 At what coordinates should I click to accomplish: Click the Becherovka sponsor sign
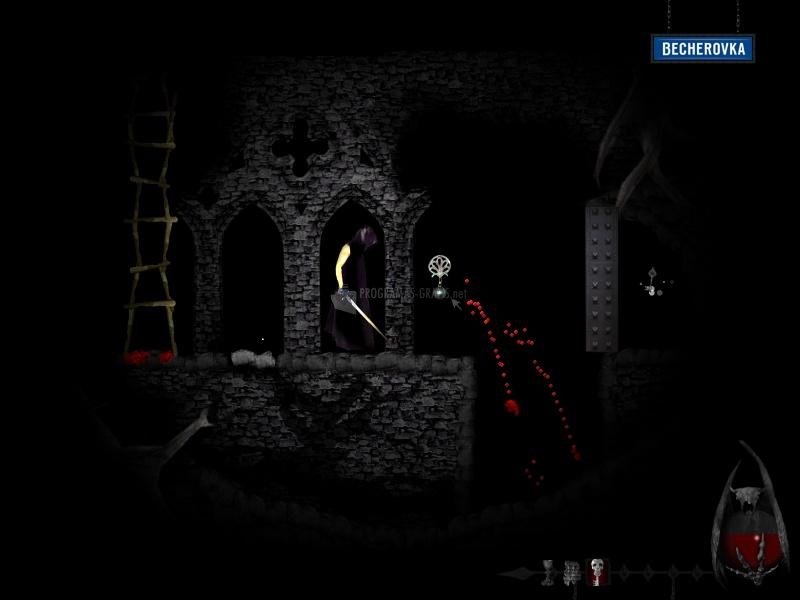703,48
